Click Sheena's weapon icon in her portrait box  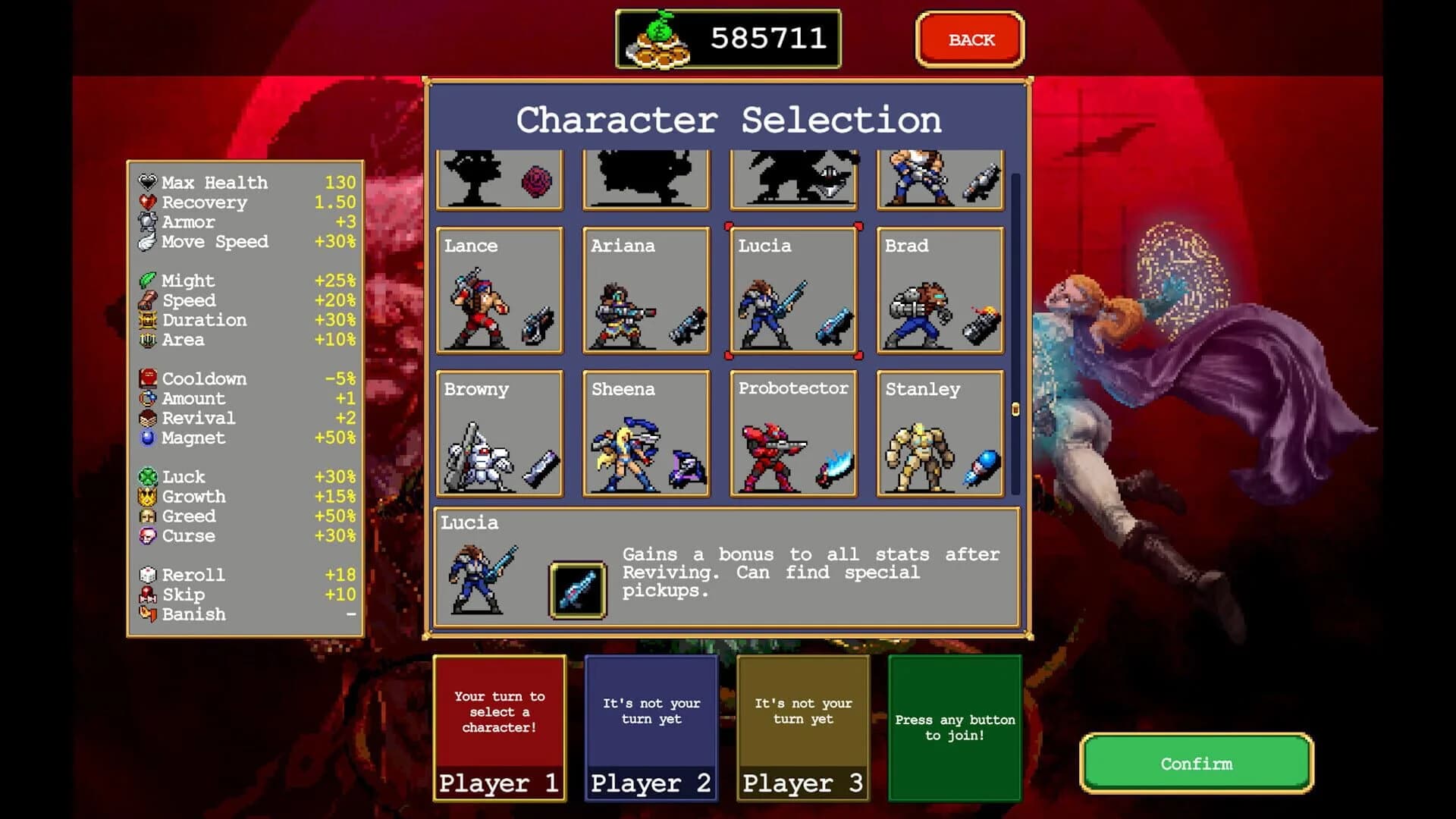tap(686, 468)
